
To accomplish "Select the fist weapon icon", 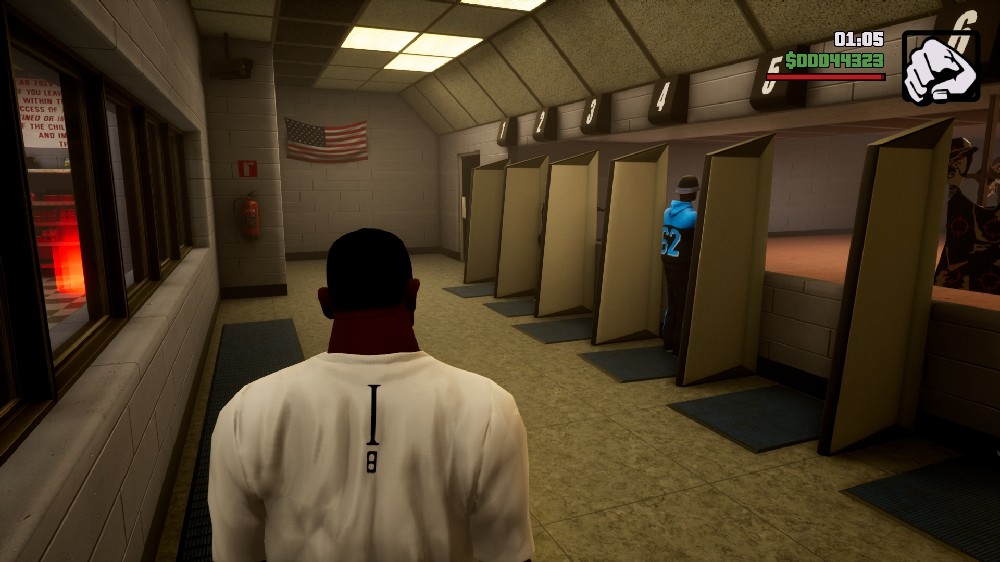I will coord(940,67).
